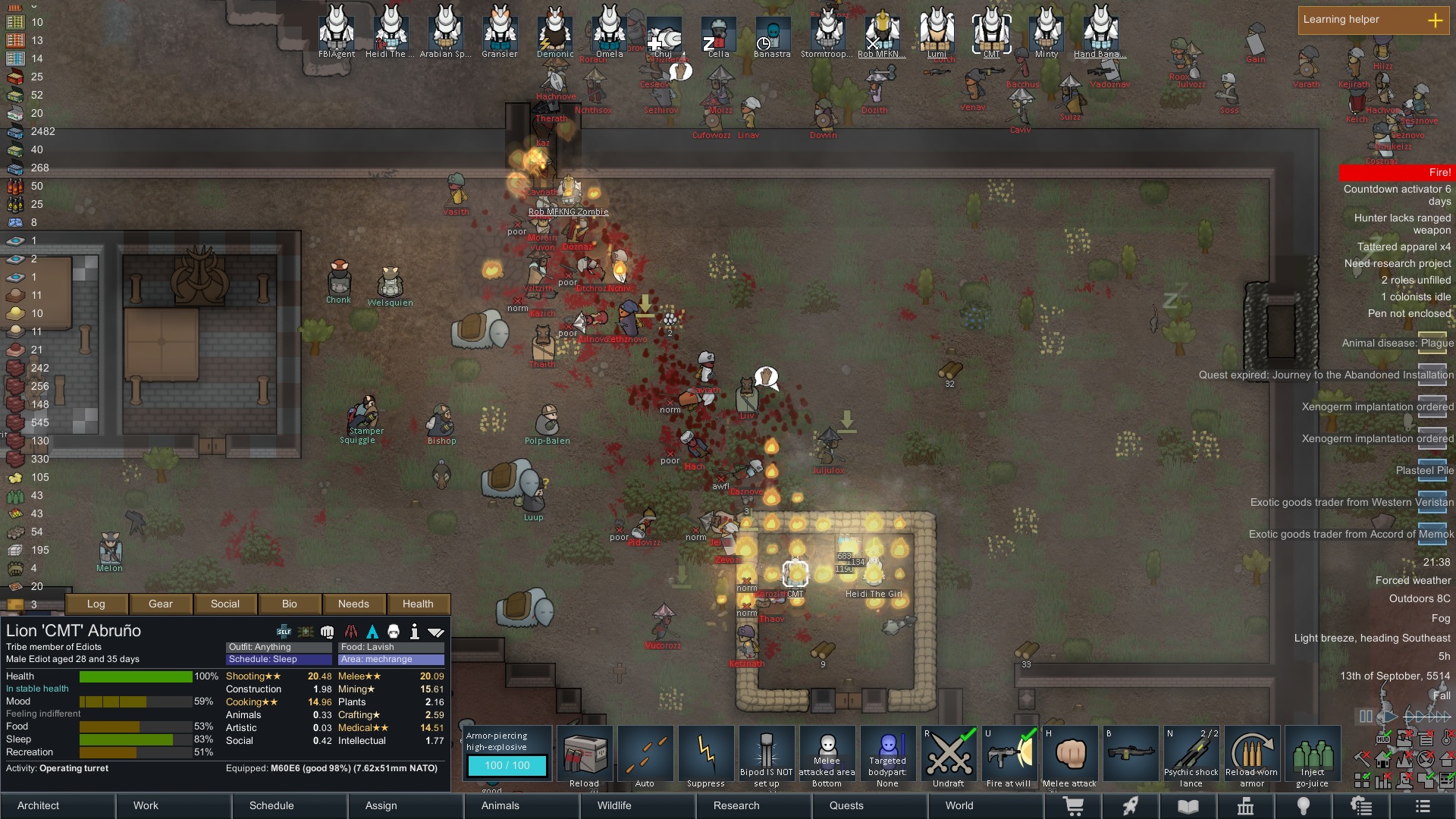Switch to the Gear tab

pos(161,604)
